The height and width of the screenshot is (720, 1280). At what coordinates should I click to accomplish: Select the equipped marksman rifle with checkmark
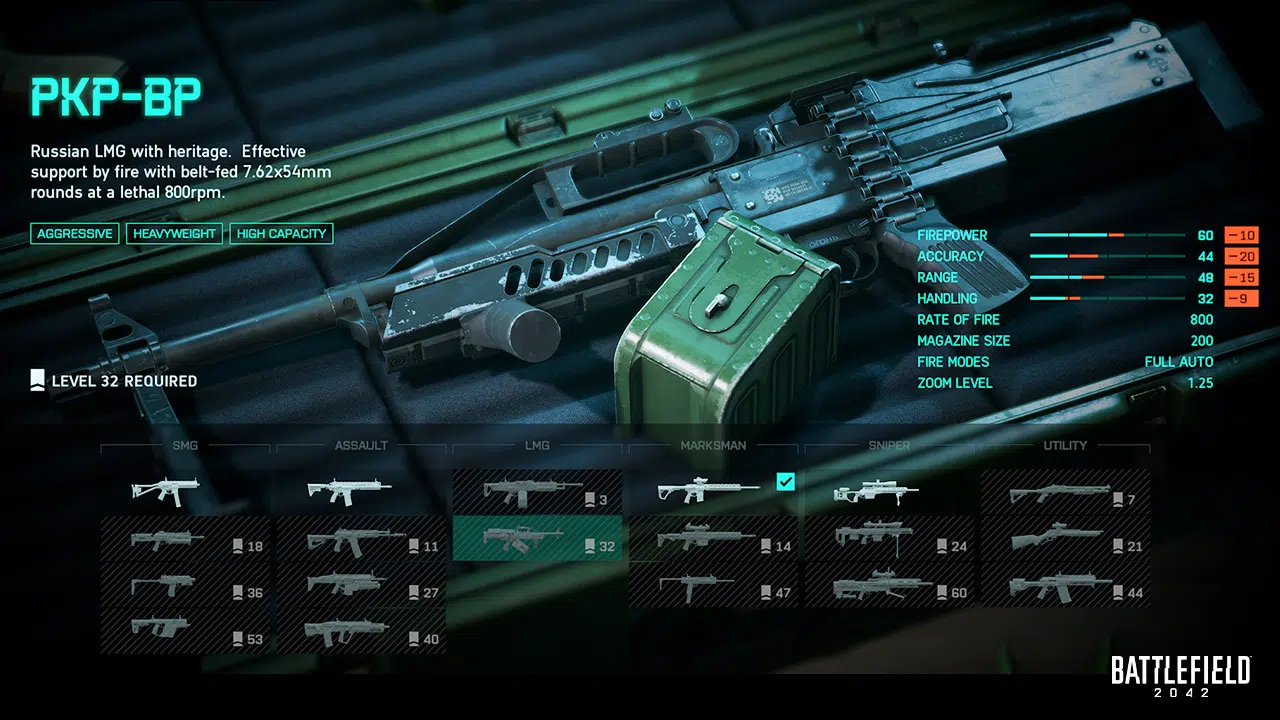point(713,491)
